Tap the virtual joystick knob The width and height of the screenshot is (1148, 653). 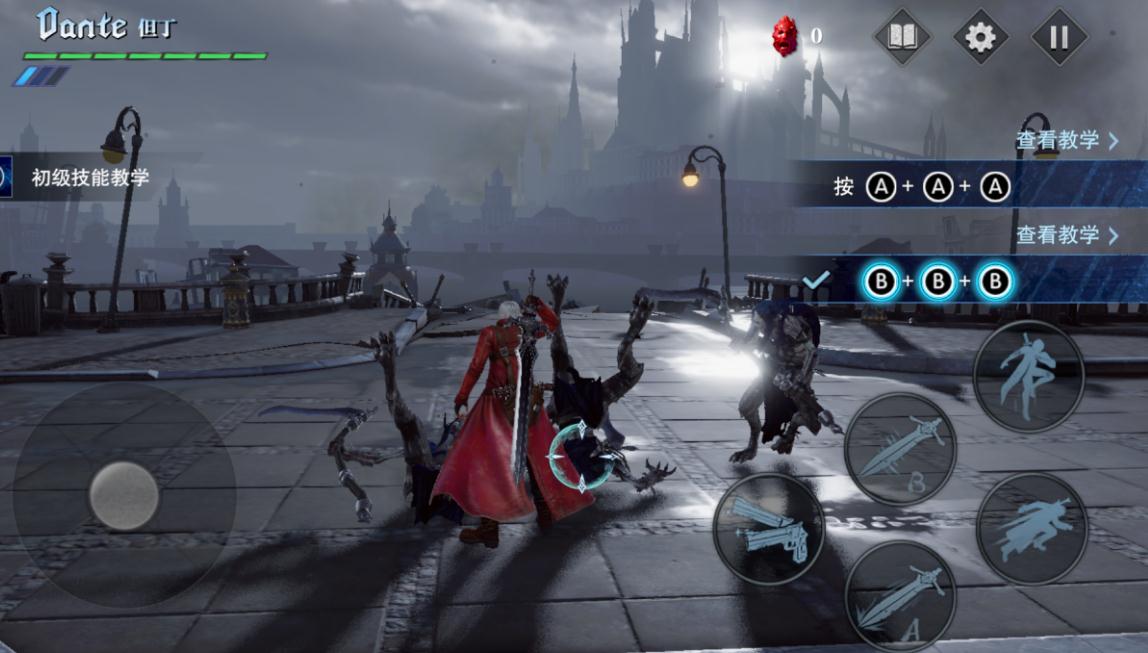coord(124,495)
